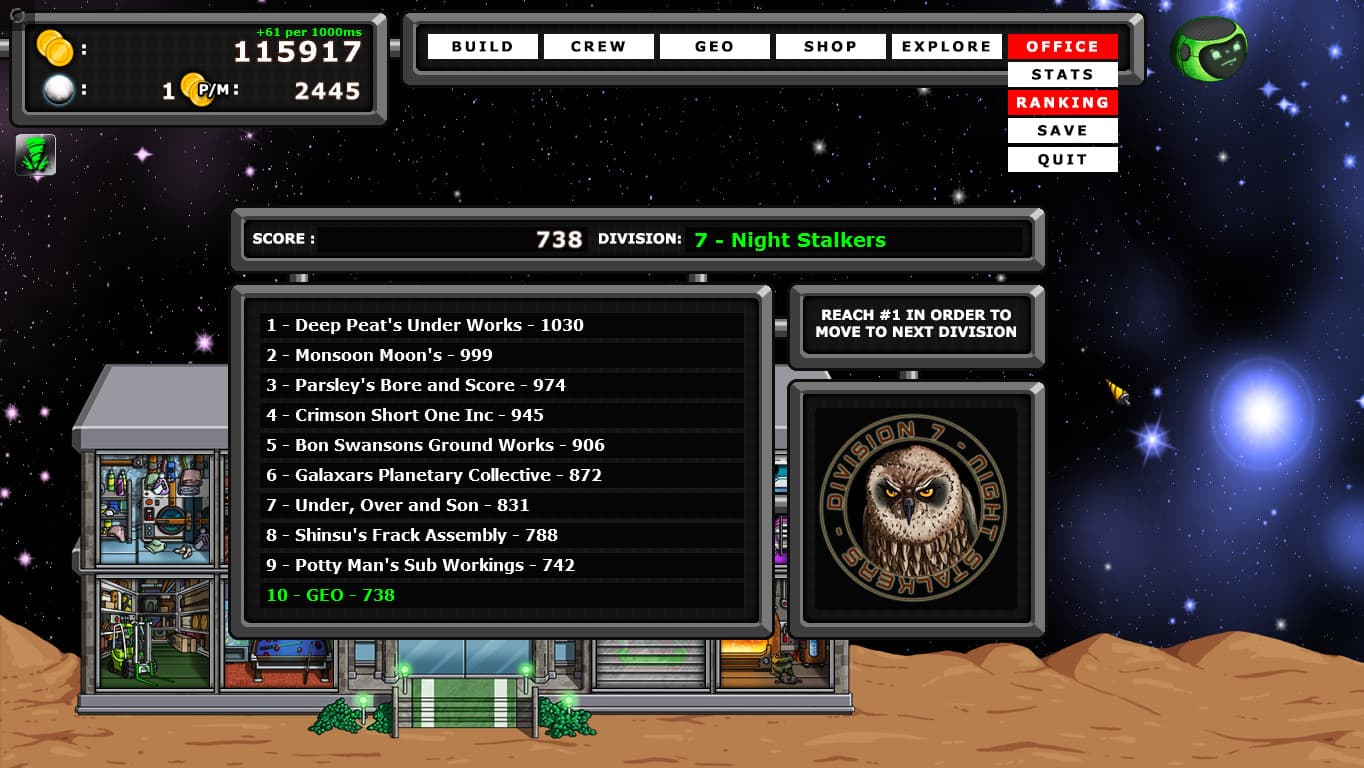
Task: Click the QUIT button
Action: pos(1062,158)
